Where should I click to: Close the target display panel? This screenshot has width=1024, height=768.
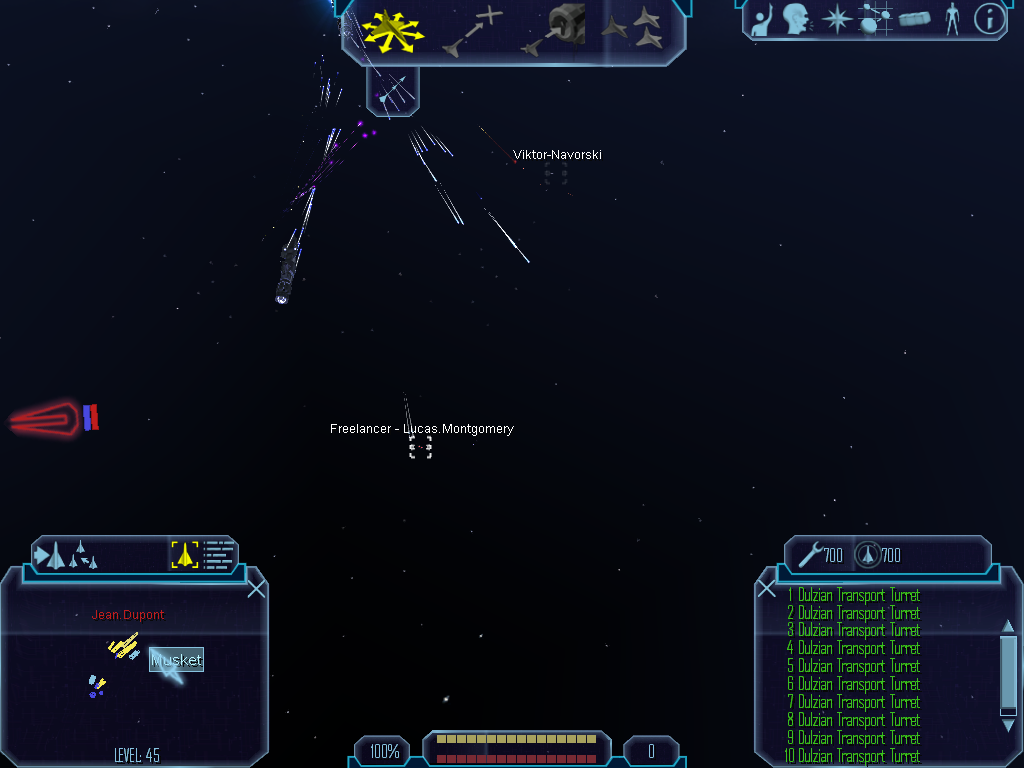pos(256,589)
